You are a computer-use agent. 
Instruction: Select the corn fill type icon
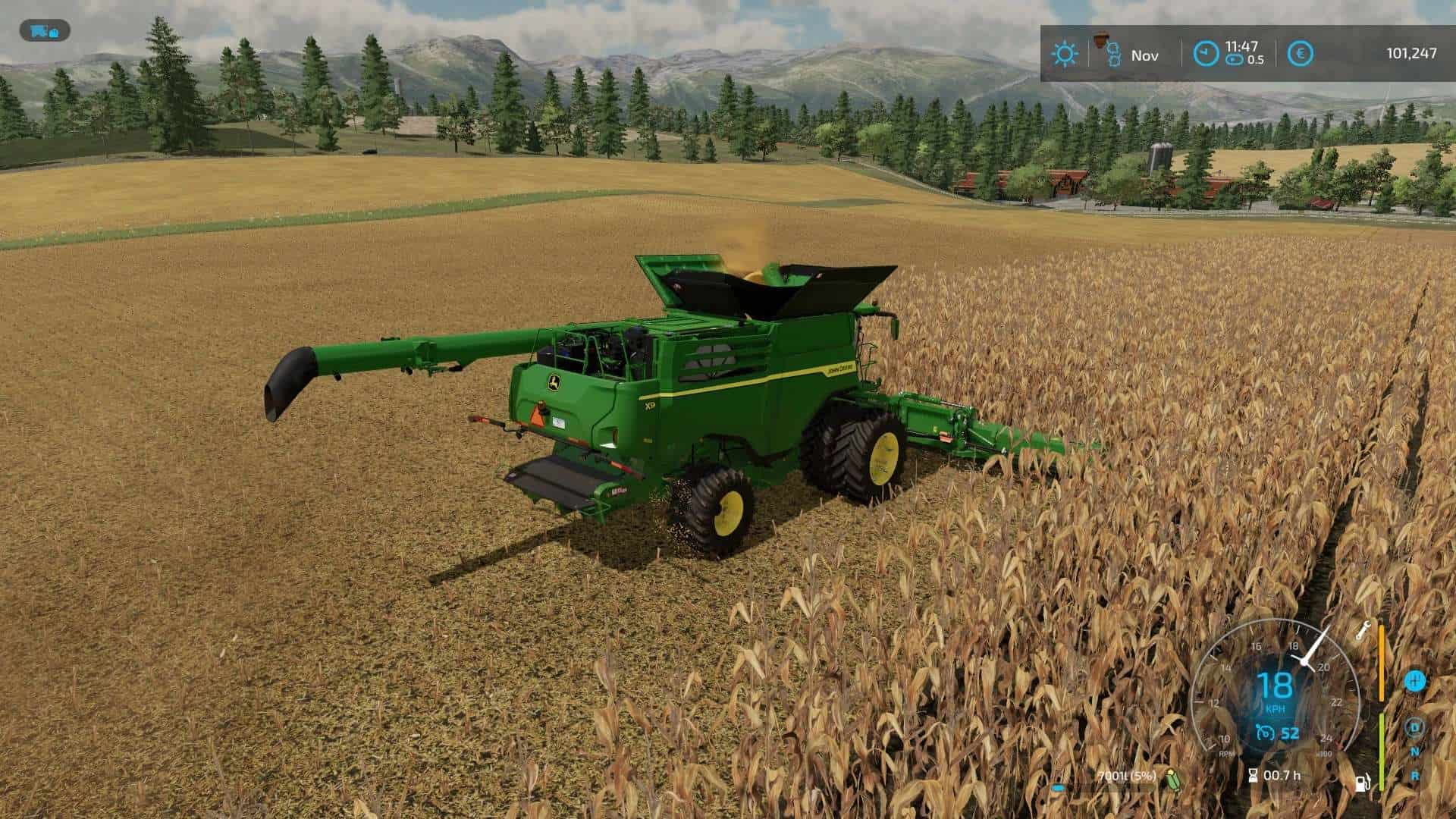point(1174,778)
